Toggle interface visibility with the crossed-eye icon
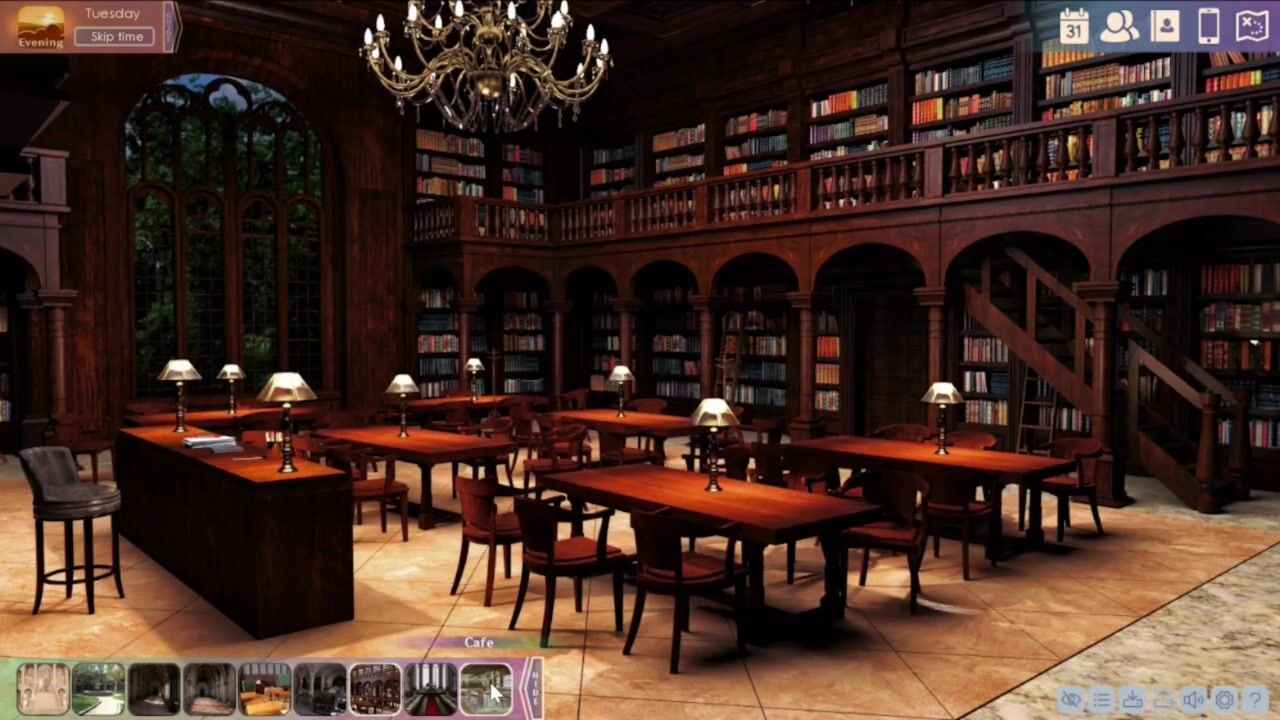Viewport: 1280px width, 720px height. (x=1071, y=700)
